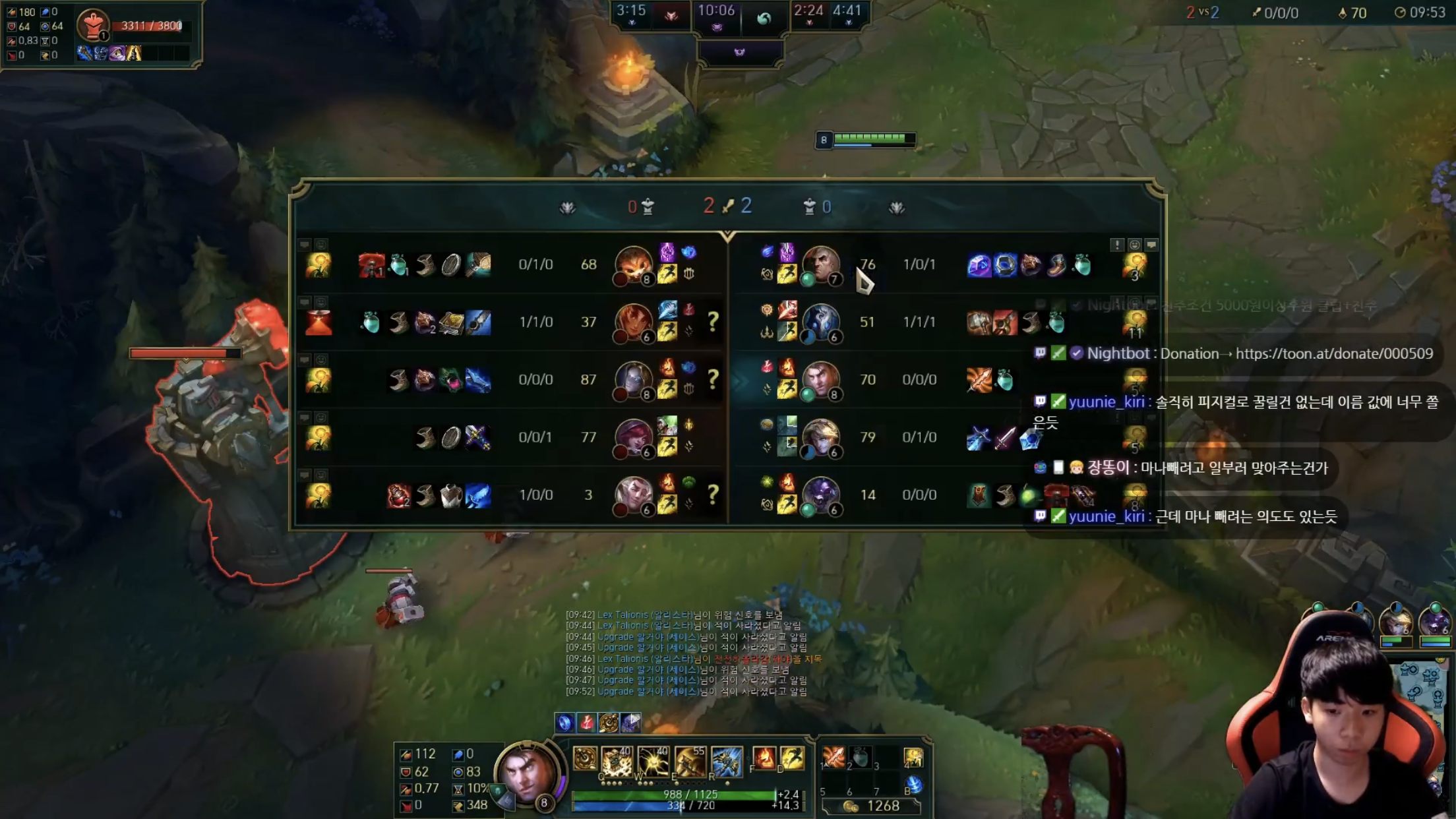
Task: Use the Flash summoner spell
Action: [x=792, y=758]
